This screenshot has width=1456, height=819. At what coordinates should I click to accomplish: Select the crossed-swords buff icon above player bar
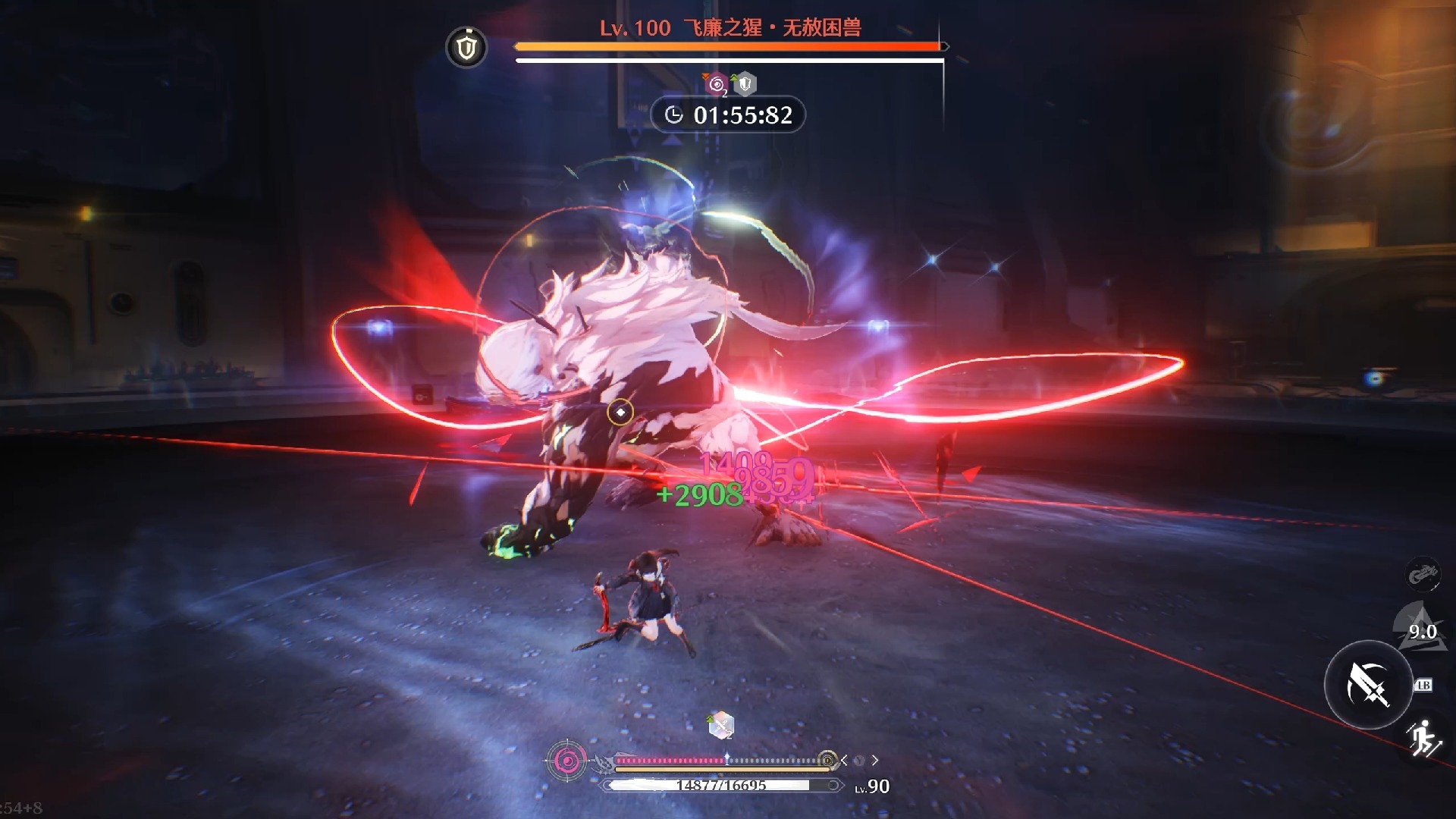click(x=721, y=726)
